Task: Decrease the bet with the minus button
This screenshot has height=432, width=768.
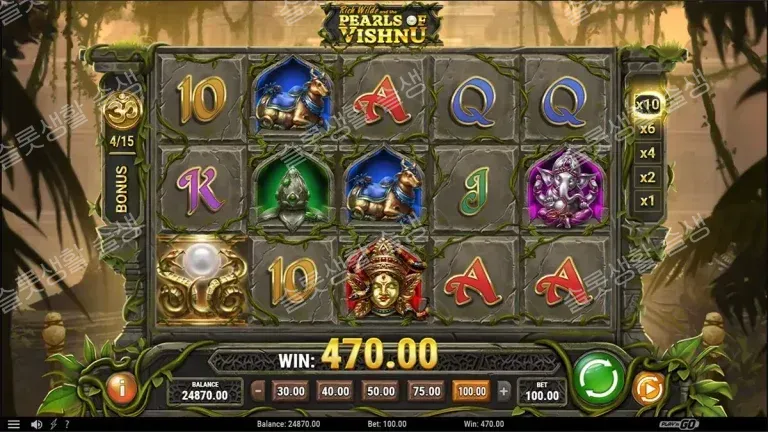Action: point(258,391)
